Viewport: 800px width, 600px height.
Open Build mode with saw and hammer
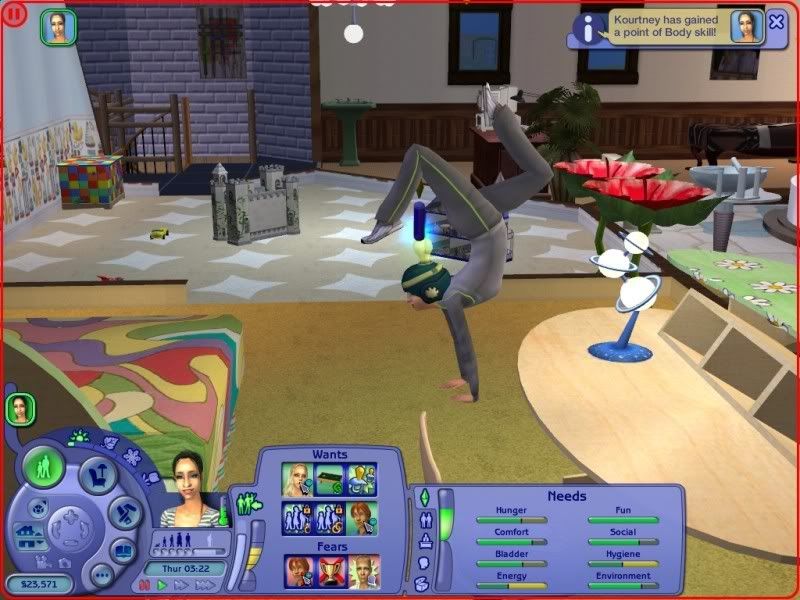tap(123, 514)
